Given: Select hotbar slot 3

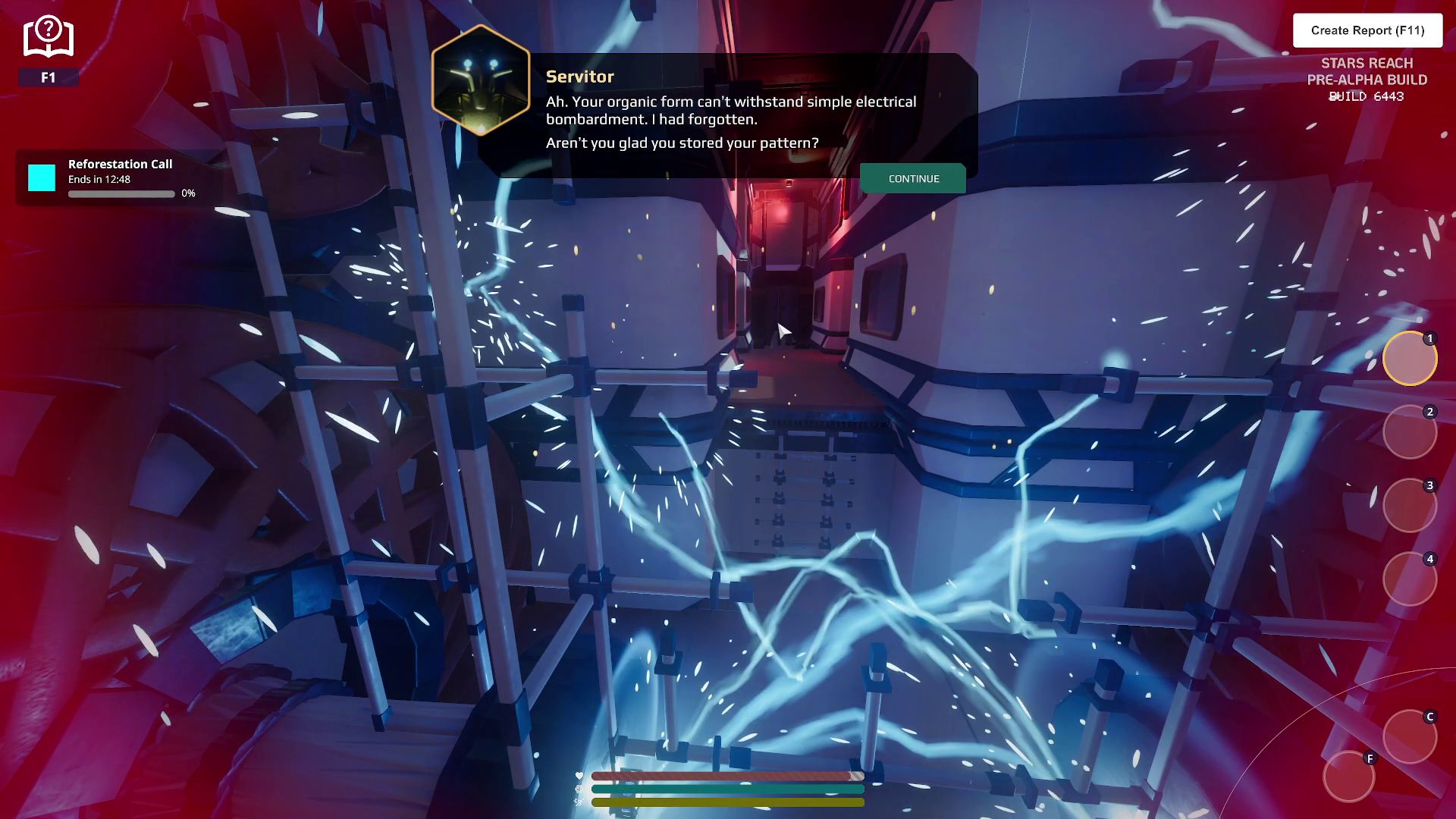Looking at the screenshot, I should pyautogui.click(x=1410, y=506).
